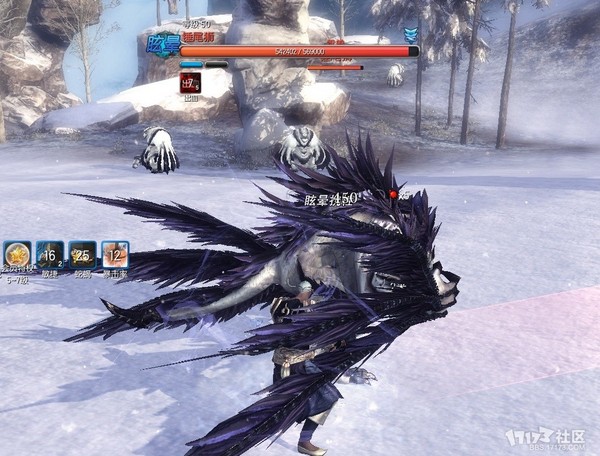Image resolution: width=600 pixels, height=456 pixels.
Task: Click the buff icon showing 25
Action: point(82,255)
